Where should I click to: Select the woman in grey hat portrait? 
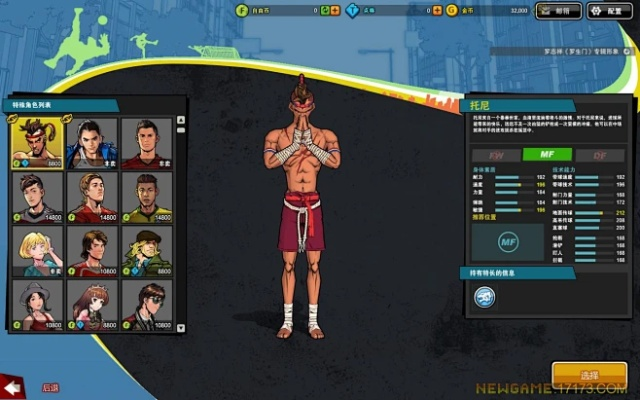tap(37, 303)
